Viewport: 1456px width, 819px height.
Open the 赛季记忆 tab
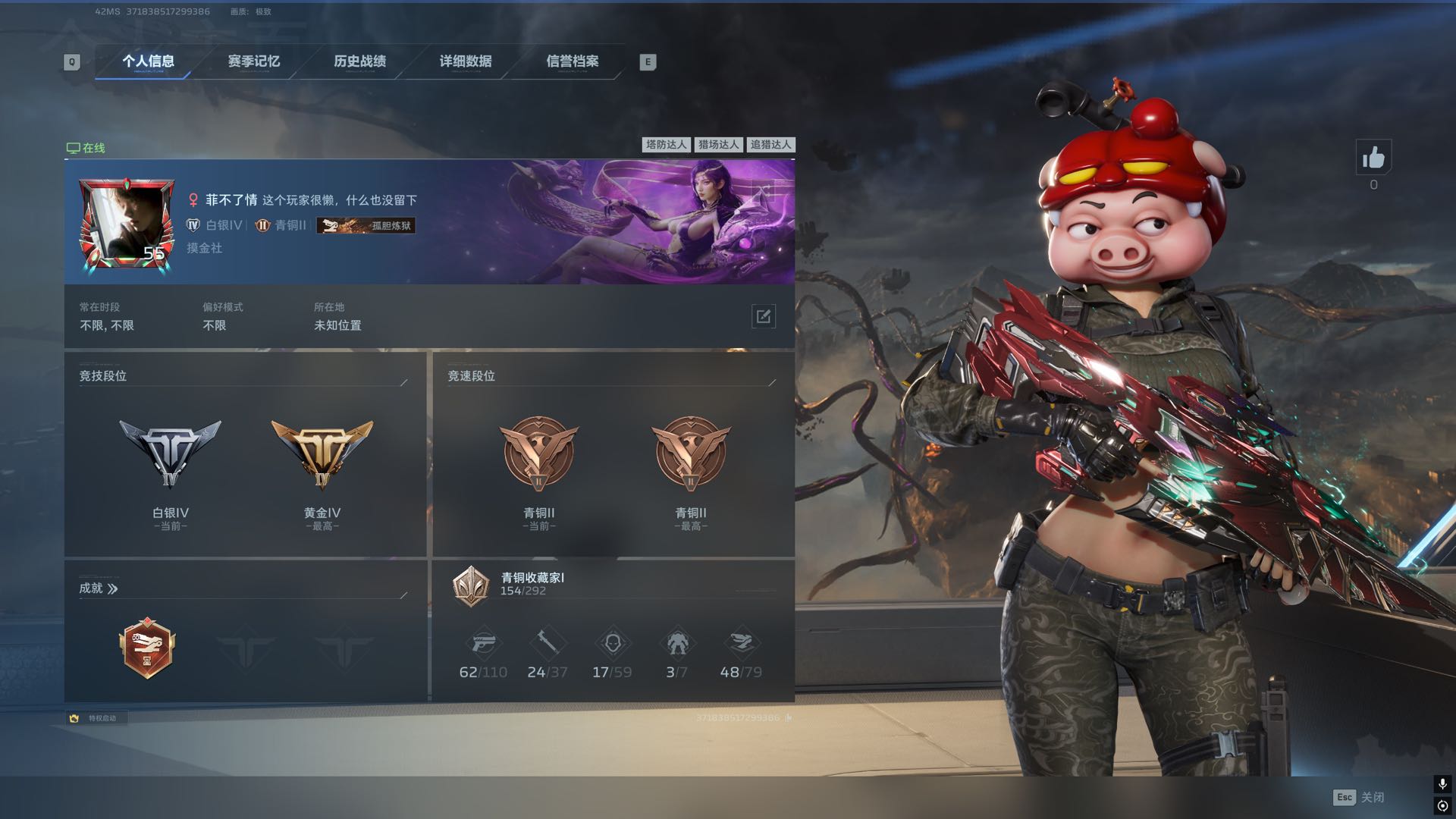(254, 61)
